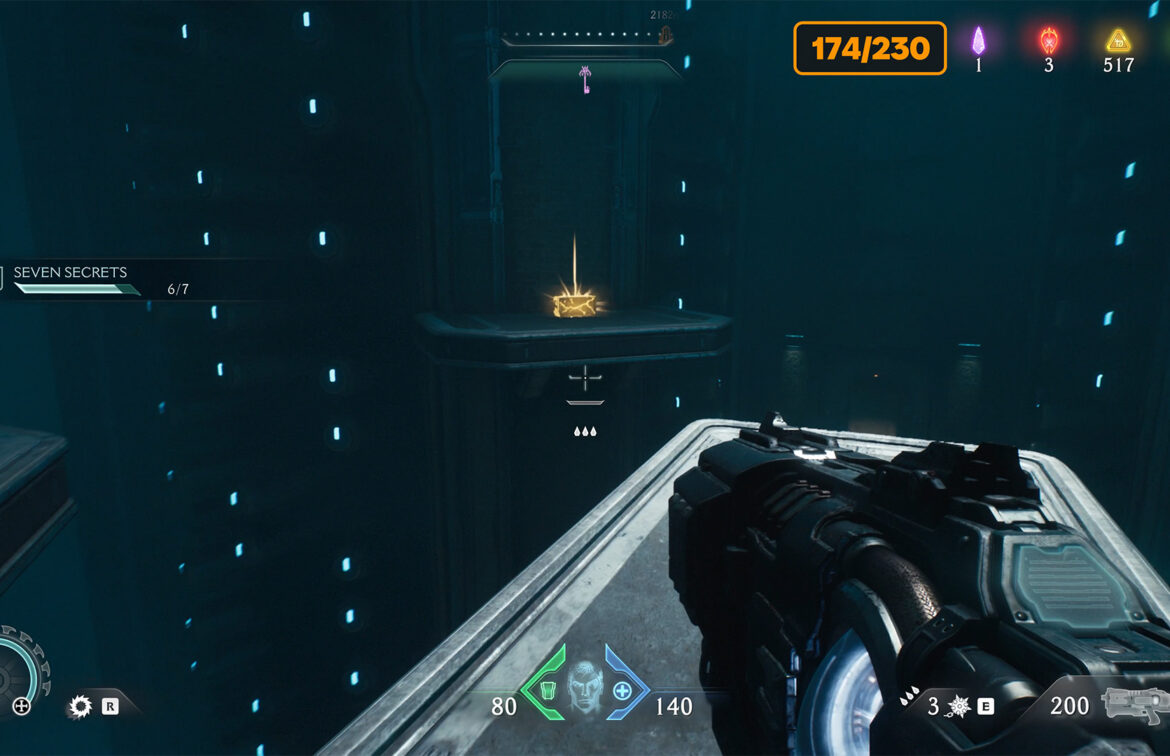Select the pink key marker under the compass
Image resolution: width=1170 pixels, height=756 pixels.
[585, 78]
